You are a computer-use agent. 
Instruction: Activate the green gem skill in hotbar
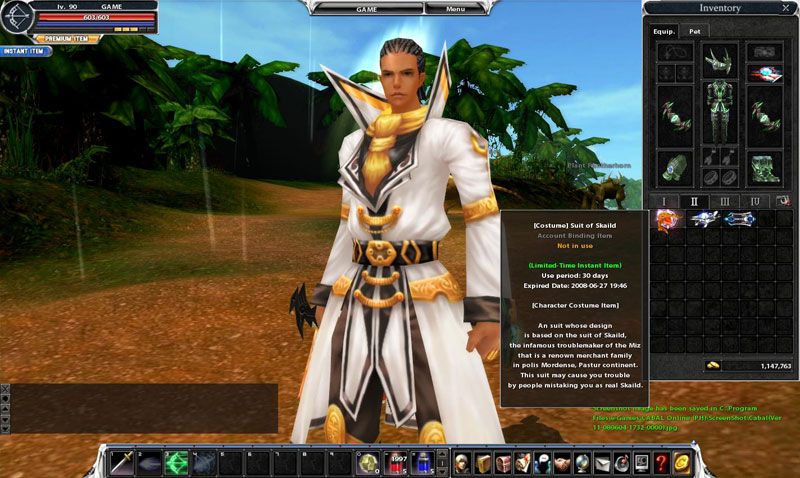[x=177, y=462]
